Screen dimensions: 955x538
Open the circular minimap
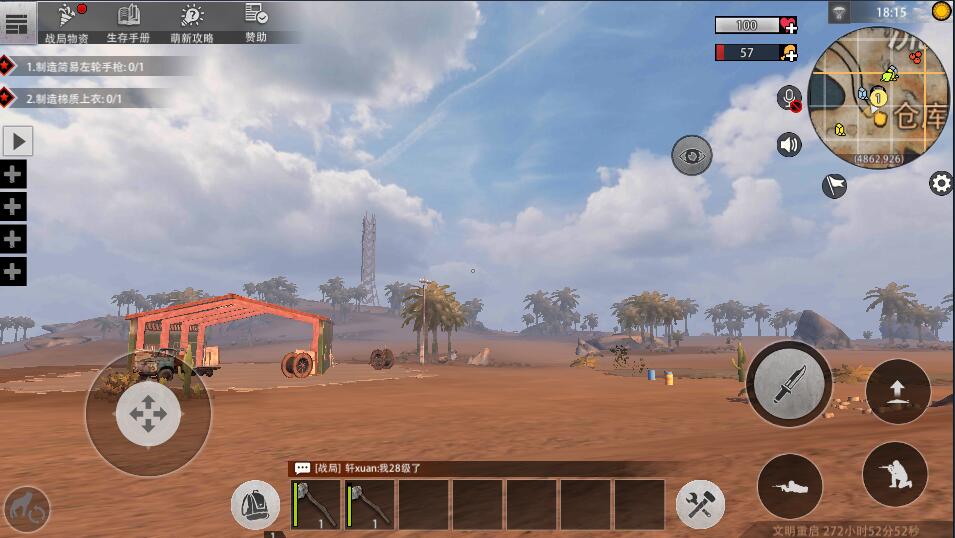[x=877, y=96]
